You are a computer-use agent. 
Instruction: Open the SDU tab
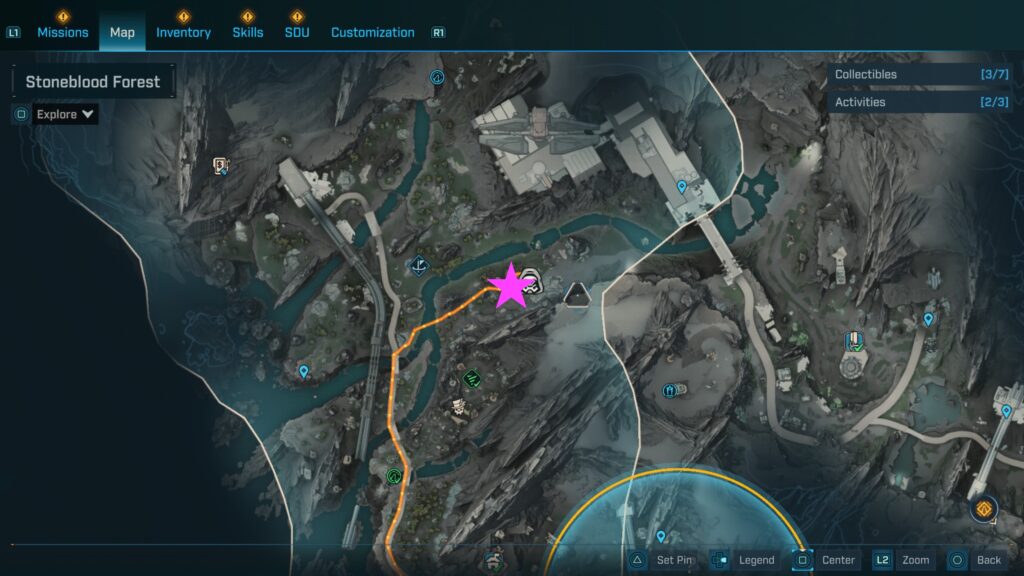coord(297,32)
